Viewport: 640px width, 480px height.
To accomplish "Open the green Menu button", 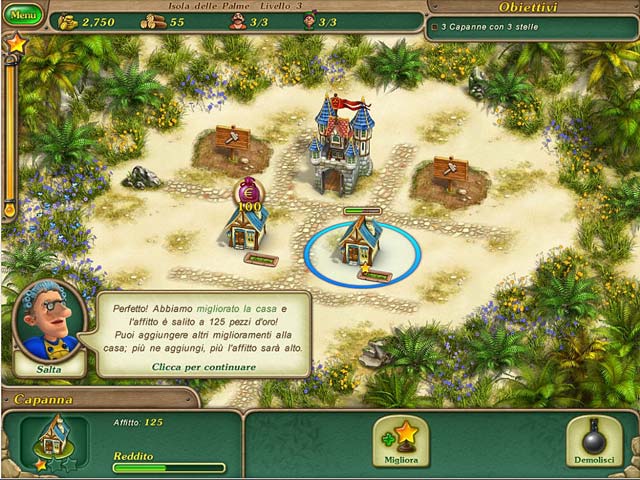I will [x=23, y=16].
